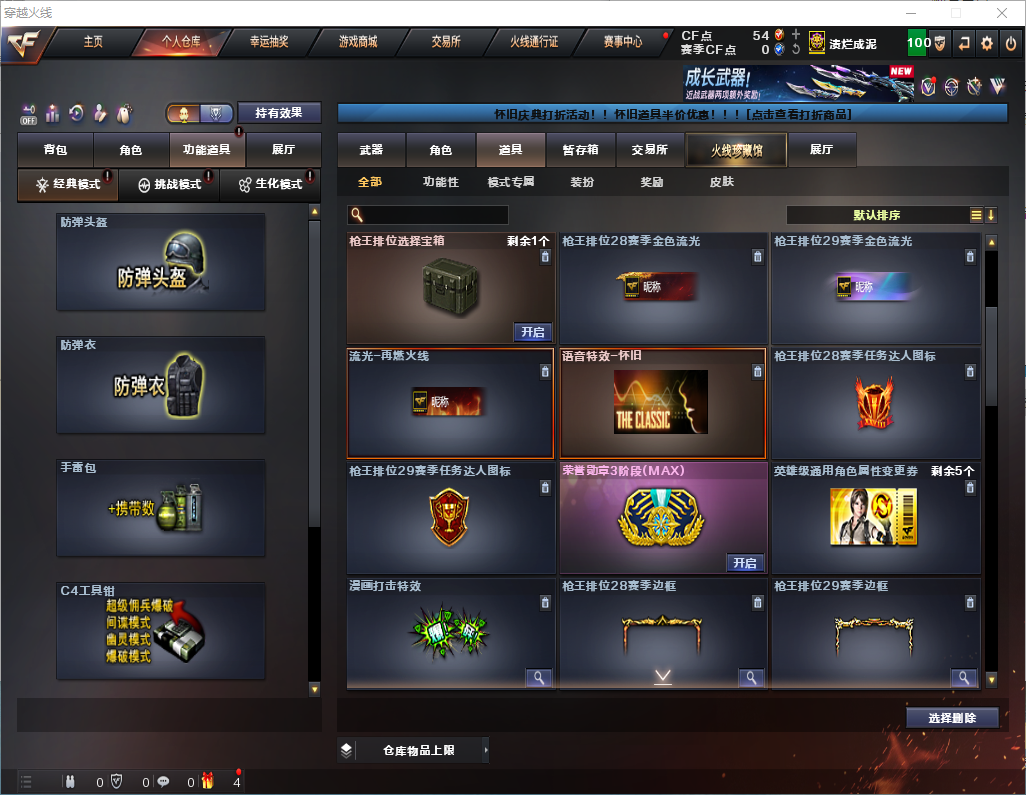1026x795 pixels.
Task: Switch to 挑战模式 challenge mode tab
Action: [x=169, y=185]
